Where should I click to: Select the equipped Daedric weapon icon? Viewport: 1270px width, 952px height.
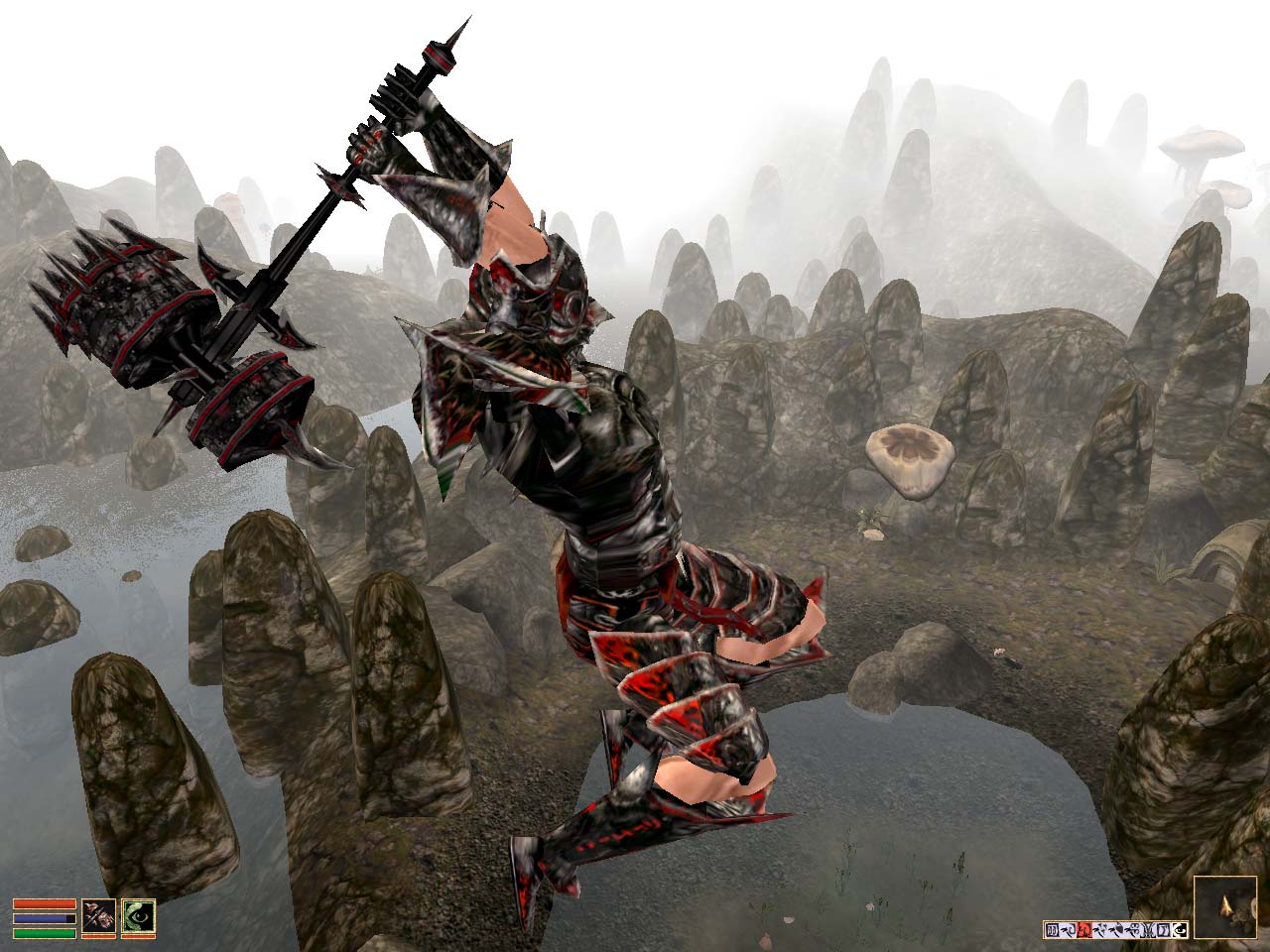pos(97,915)
